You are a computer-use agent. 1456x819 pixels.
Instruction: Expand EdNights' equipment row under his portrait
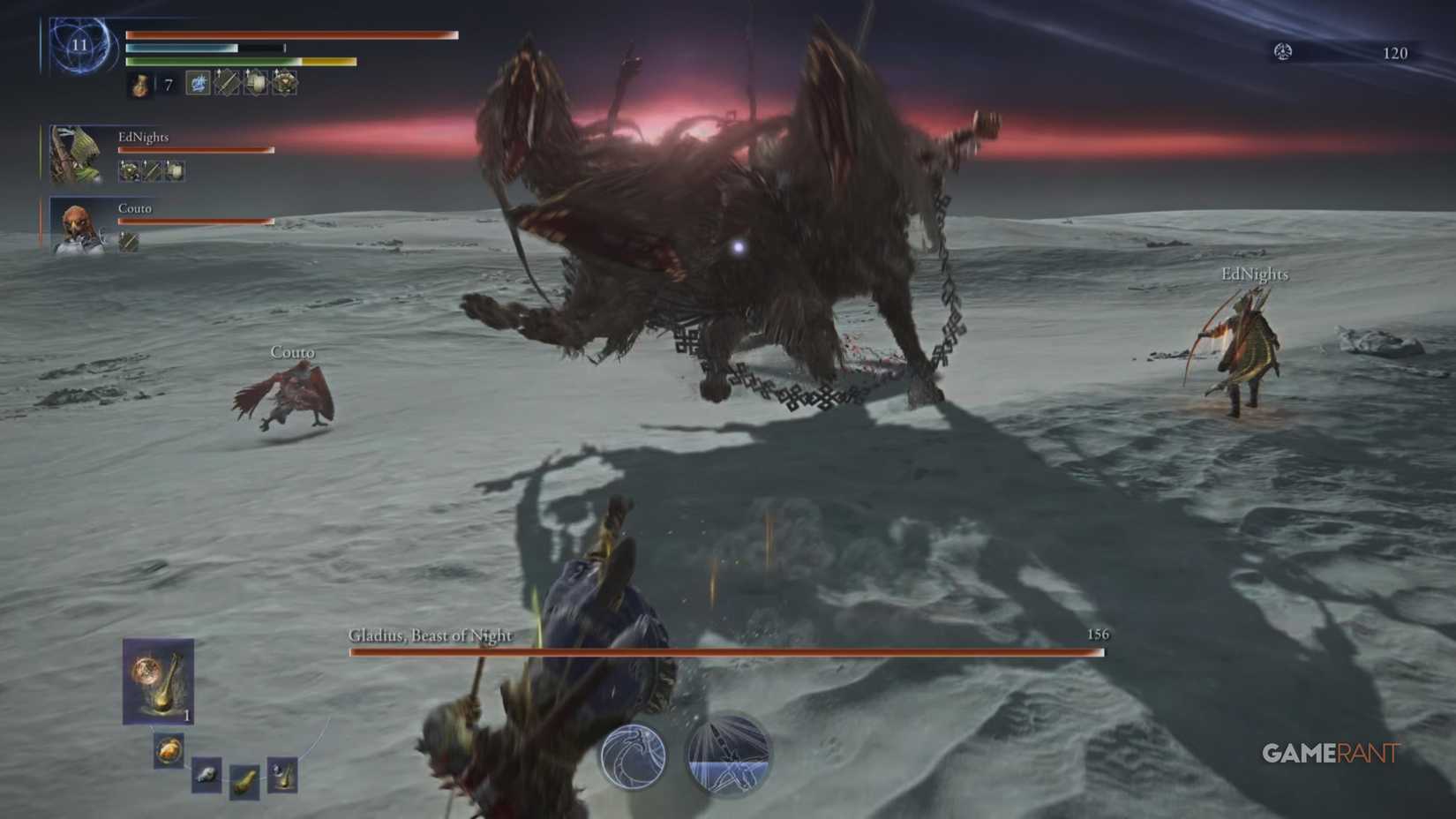coord(150,170)
